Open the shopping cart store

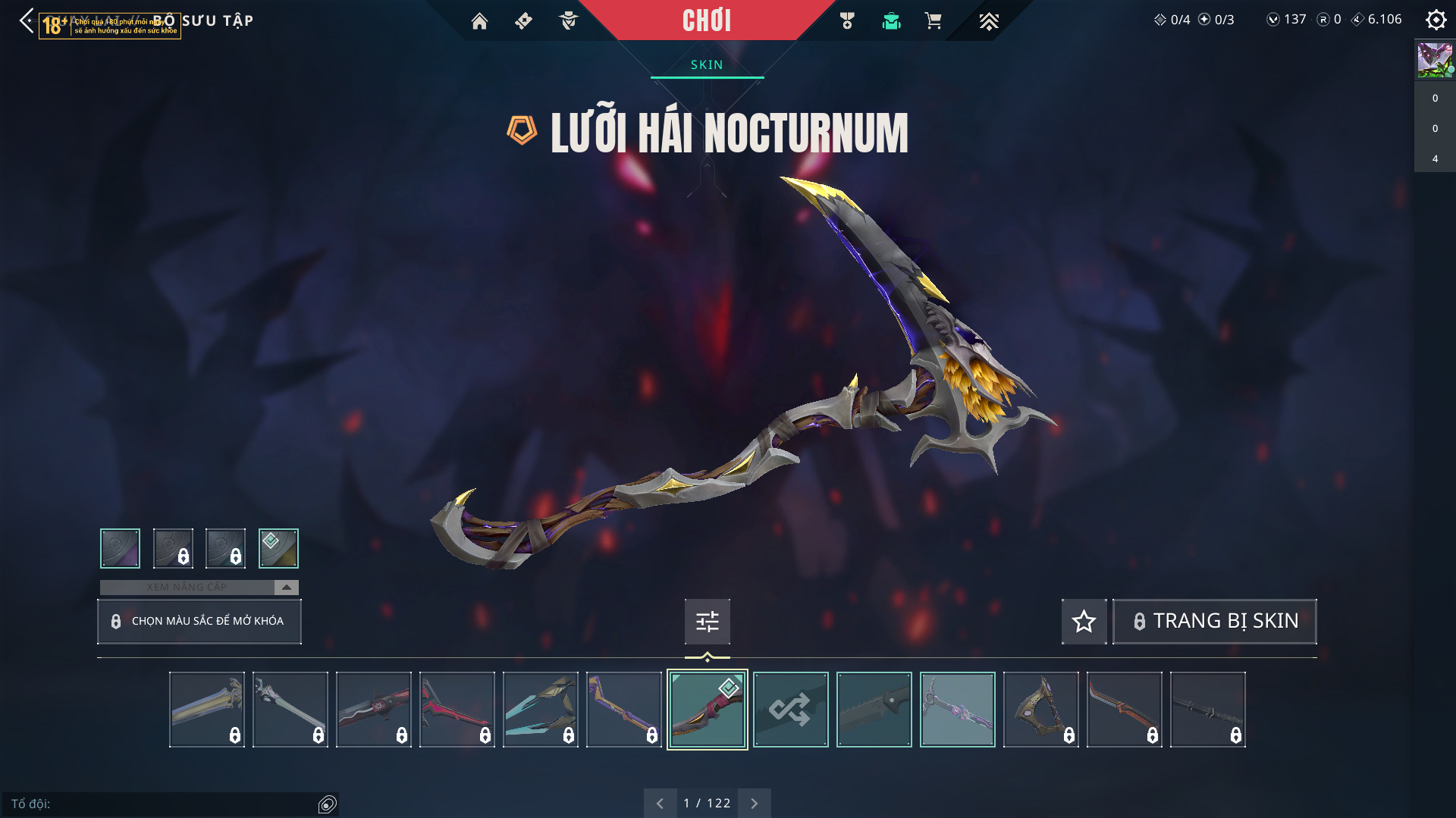[x=933, y=21]
